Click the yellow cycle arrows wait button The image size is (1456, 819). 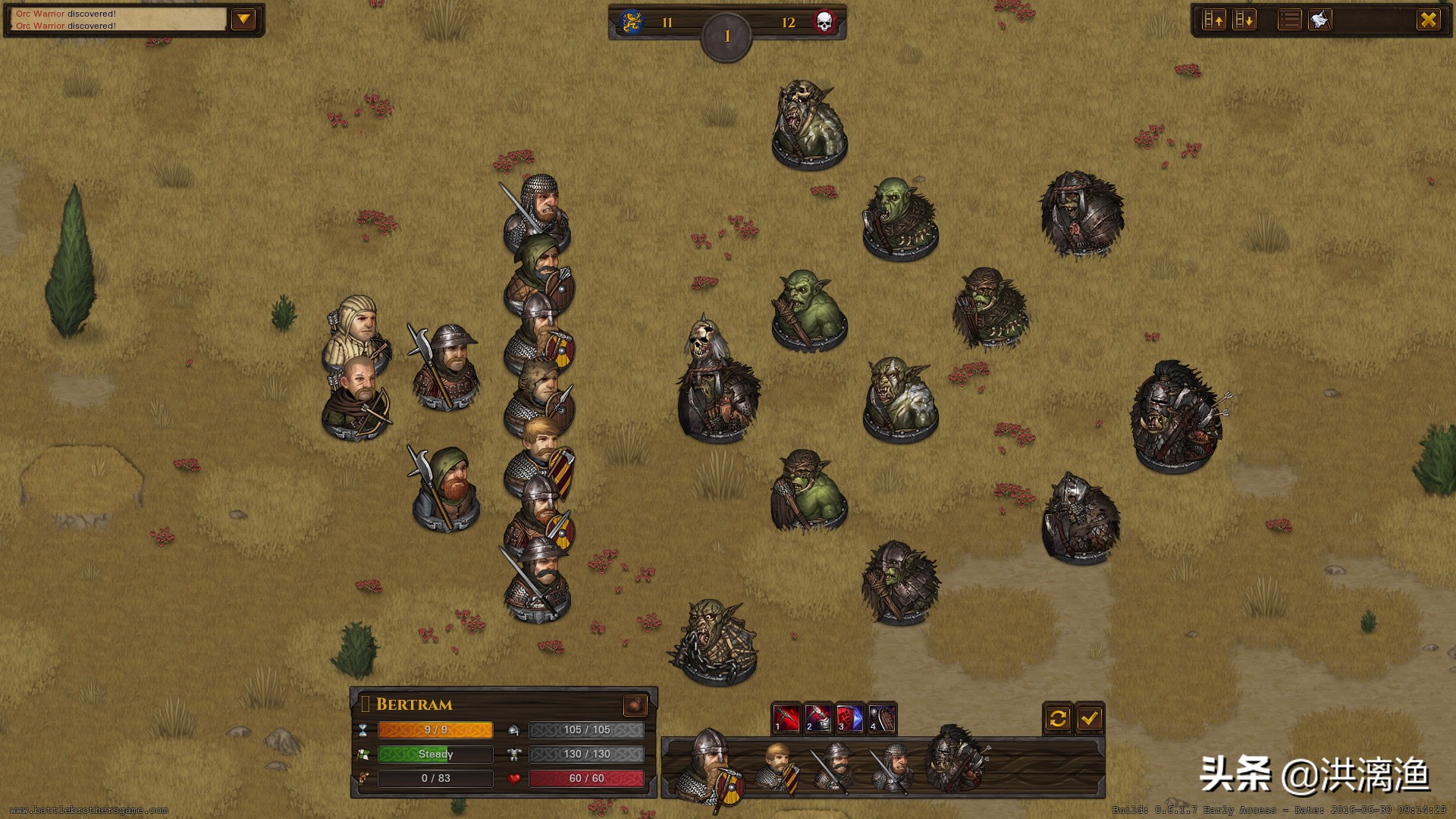tap(1058, 717)
